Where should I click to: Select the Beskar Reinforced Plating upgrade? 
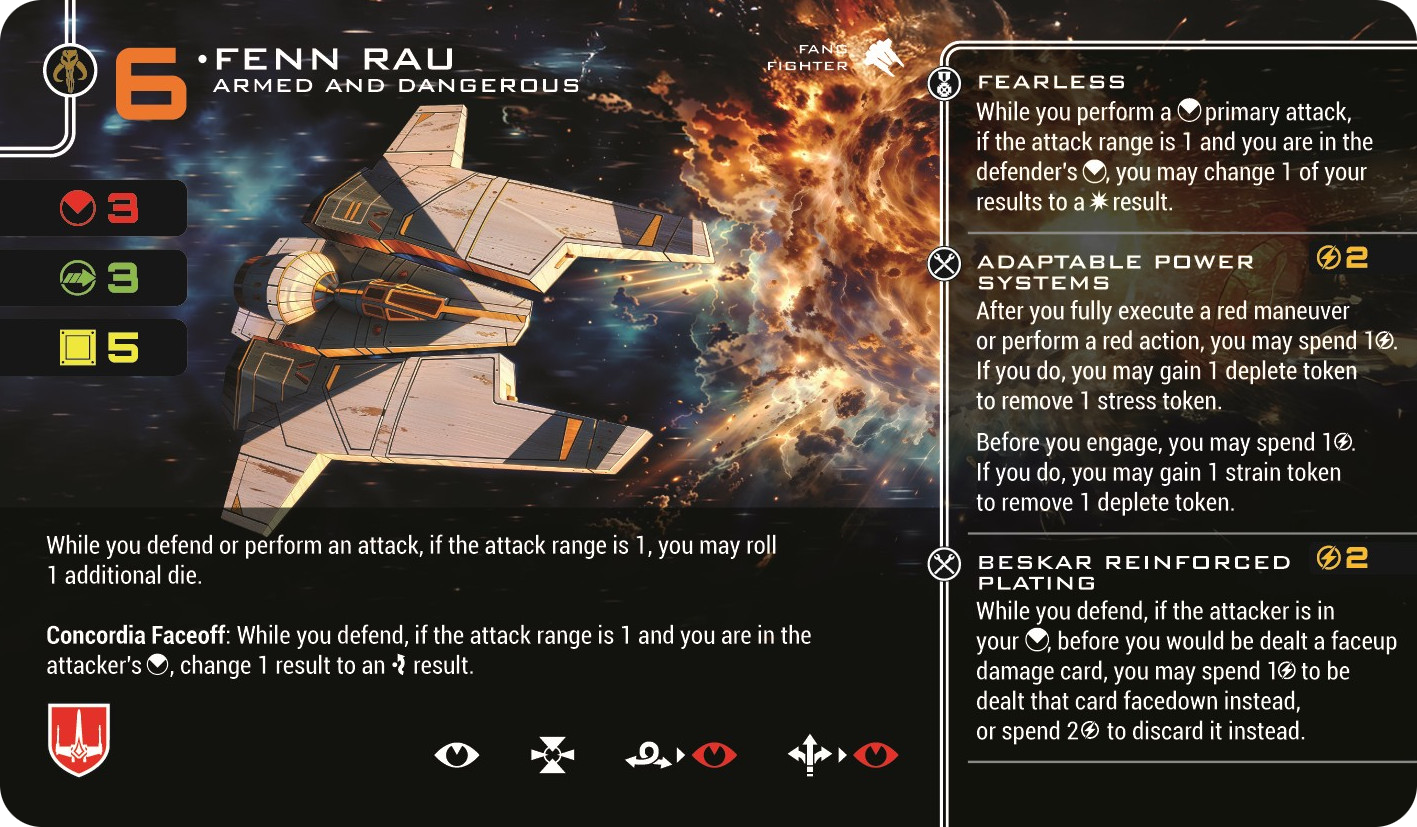tap(1133, 571)
